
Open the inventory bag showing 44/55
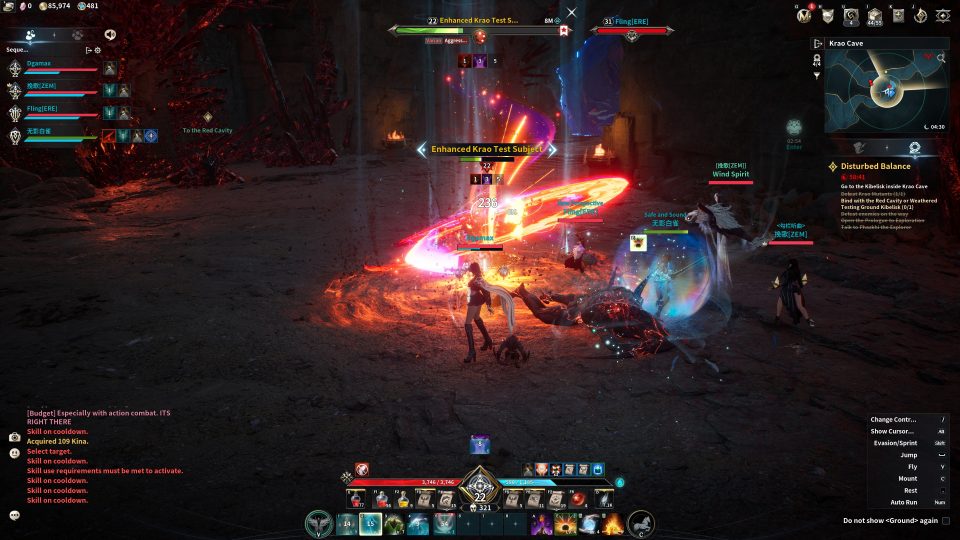tap(874, 15)
